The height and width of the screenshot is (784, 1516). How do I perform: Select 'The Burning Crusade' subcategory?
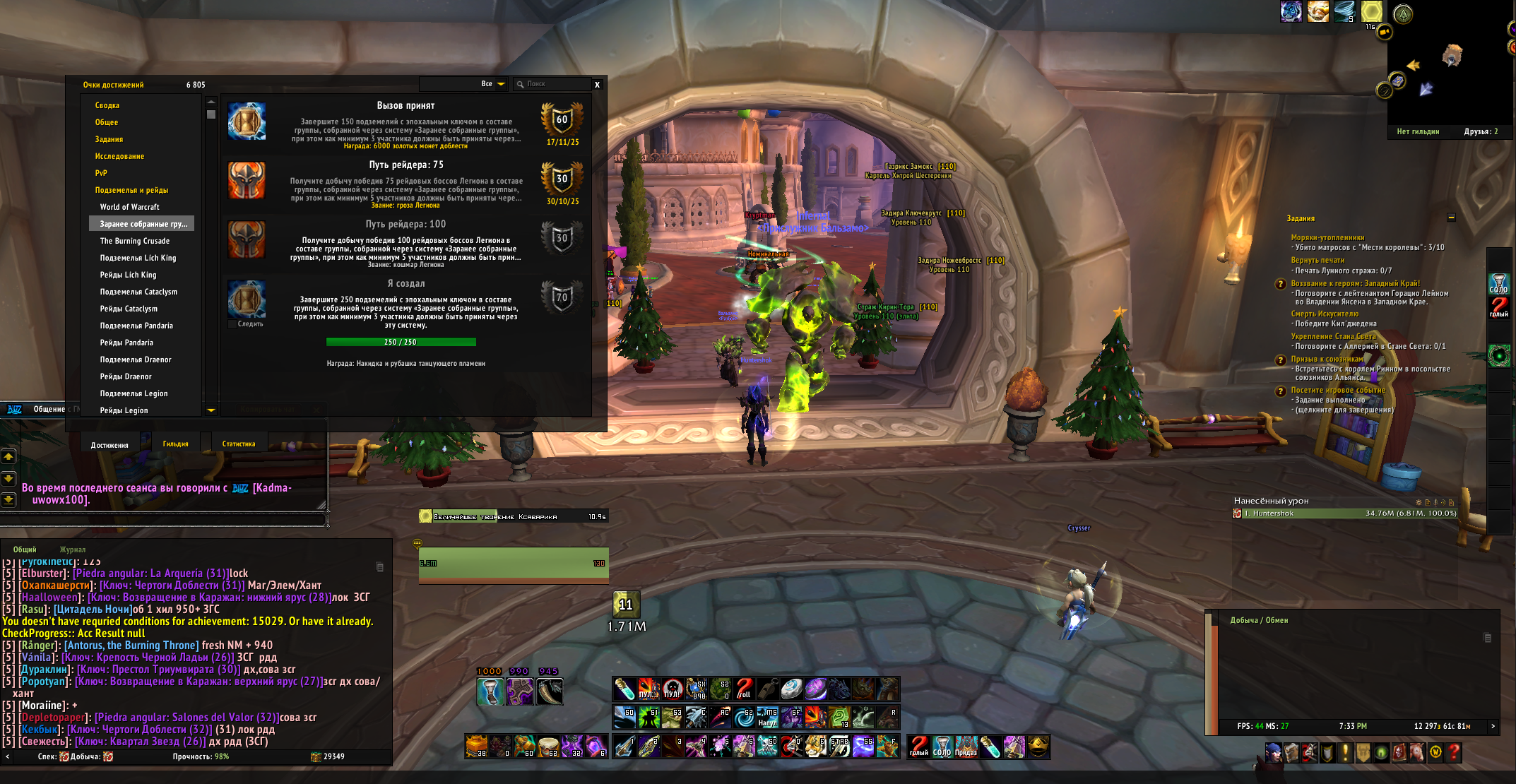135,241
